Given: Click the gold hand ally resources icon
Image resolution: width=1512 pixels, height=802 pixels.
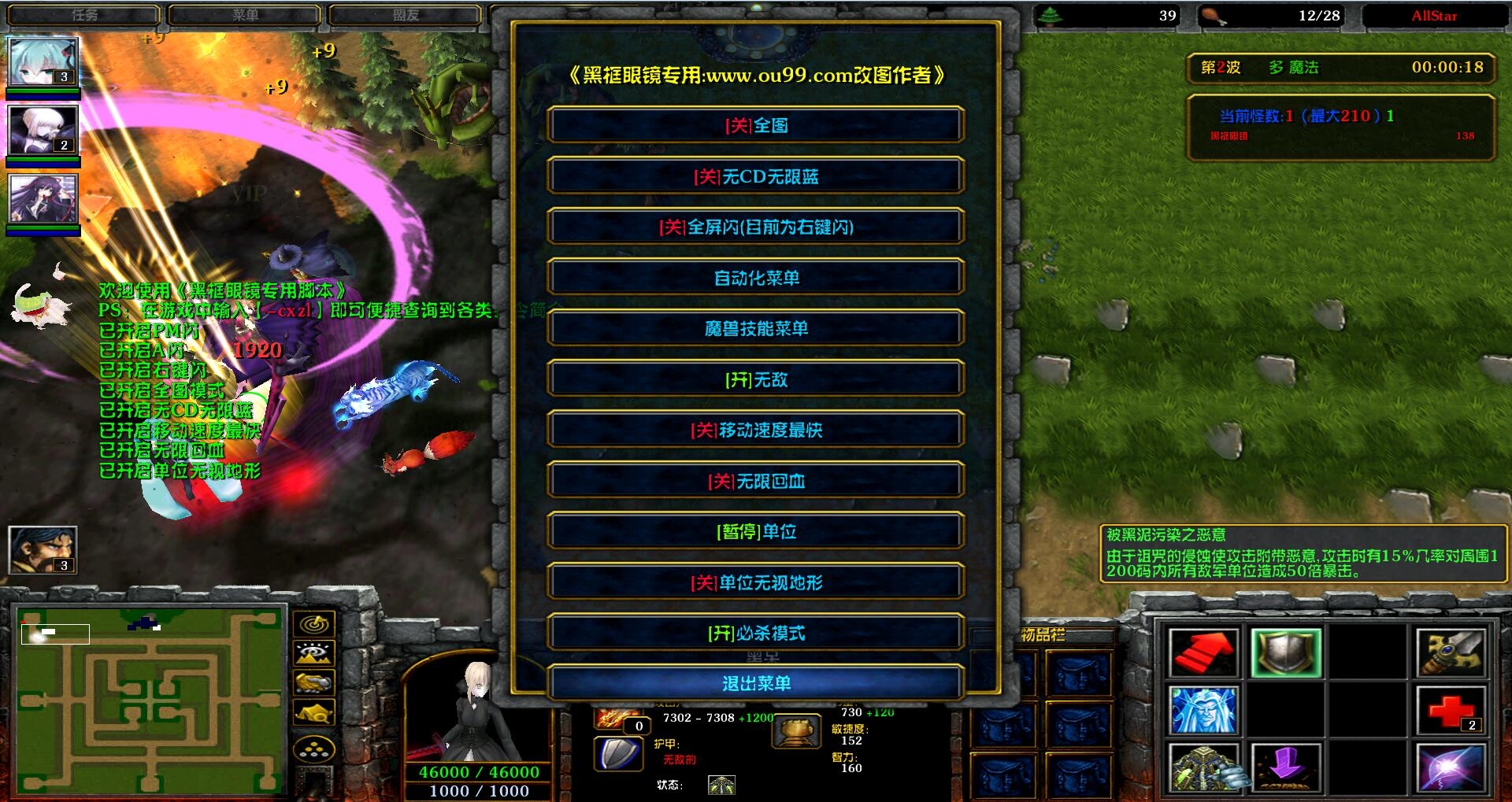Looking at the screenshot, I should pyautogui.click(x=313, y=682).
